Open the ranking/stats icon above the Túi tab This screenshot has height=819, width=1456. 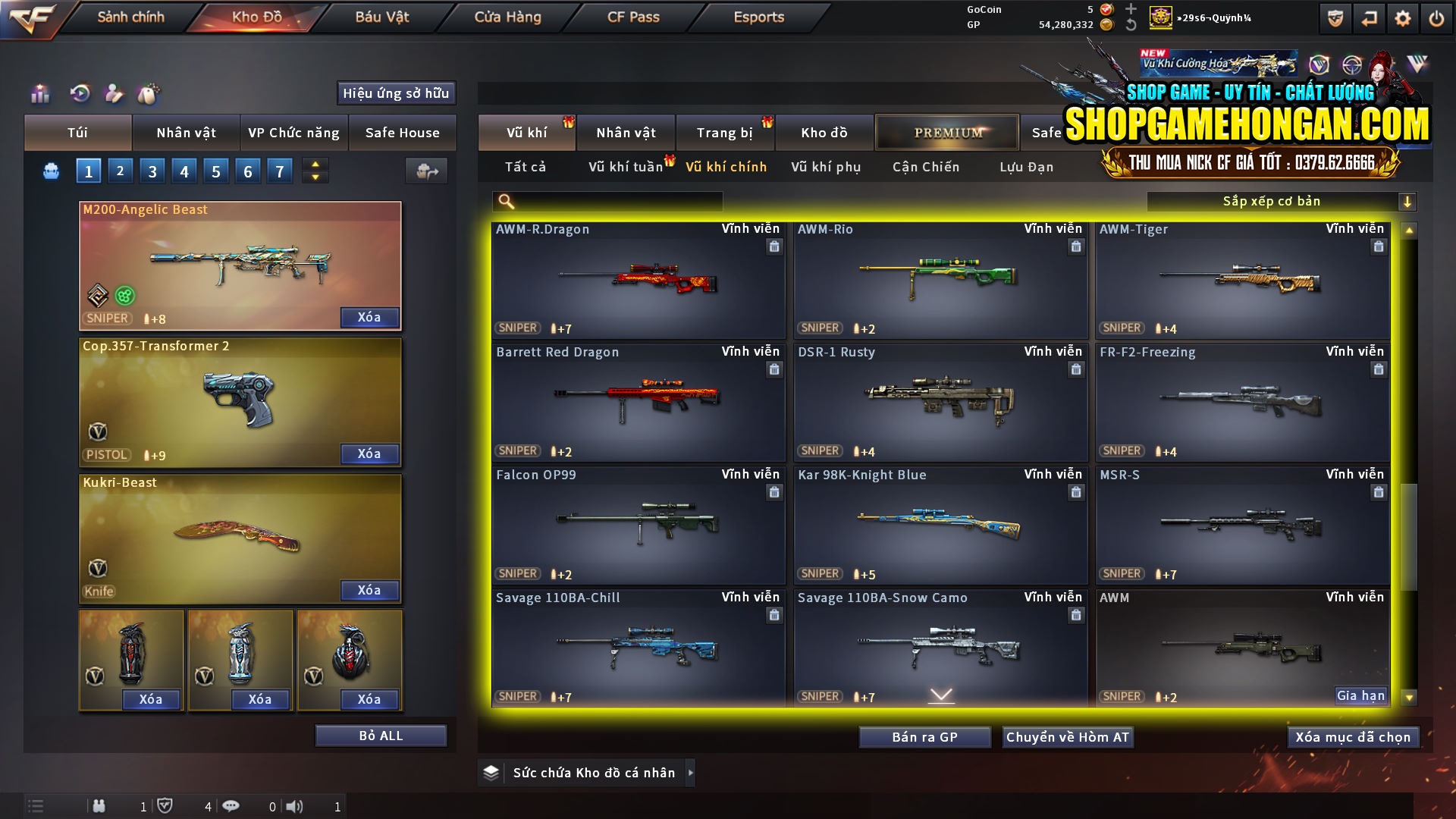point(39,94)
